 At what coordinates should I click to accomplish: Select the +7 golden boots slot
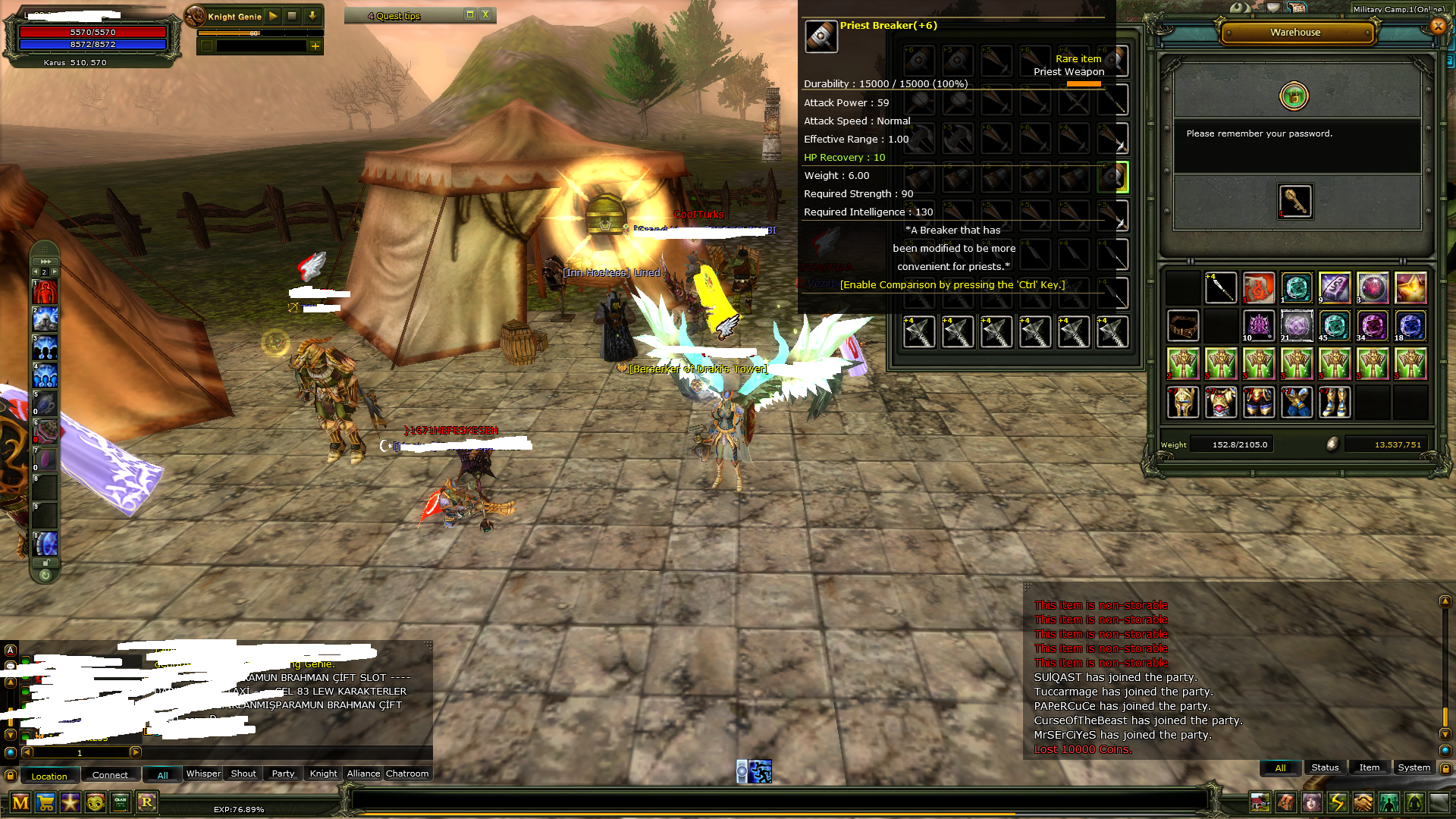click(1335, 402)
